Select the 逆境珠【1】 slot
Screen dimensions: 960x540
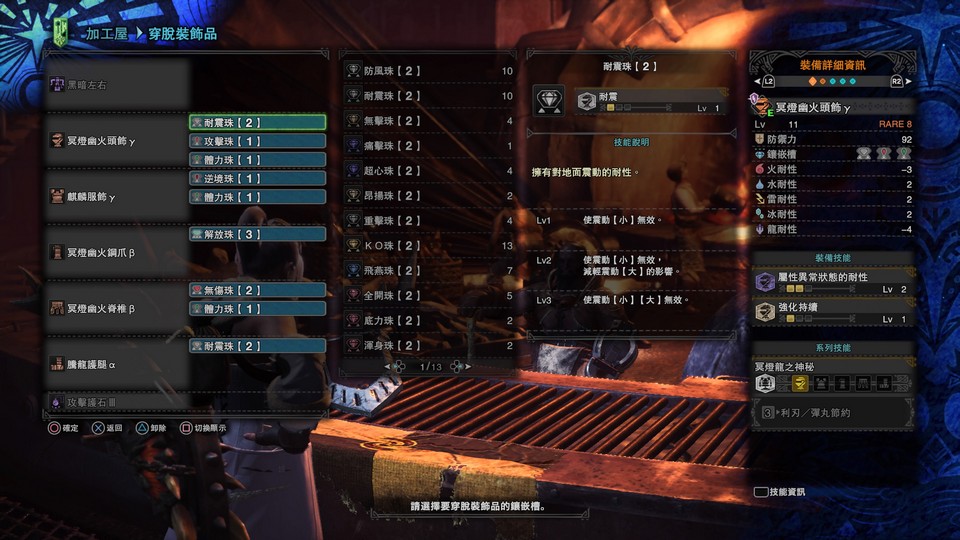point(257,178)
